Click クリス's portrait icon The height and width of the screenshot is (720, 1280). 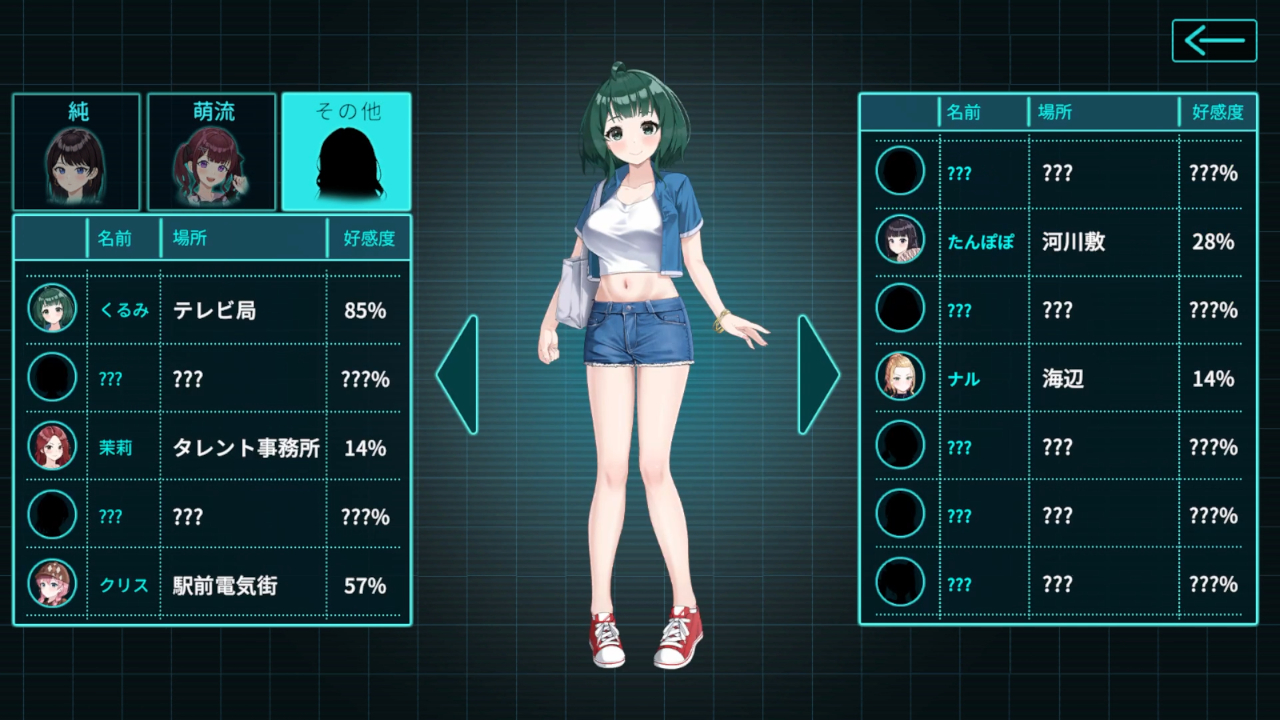point(52,585)
